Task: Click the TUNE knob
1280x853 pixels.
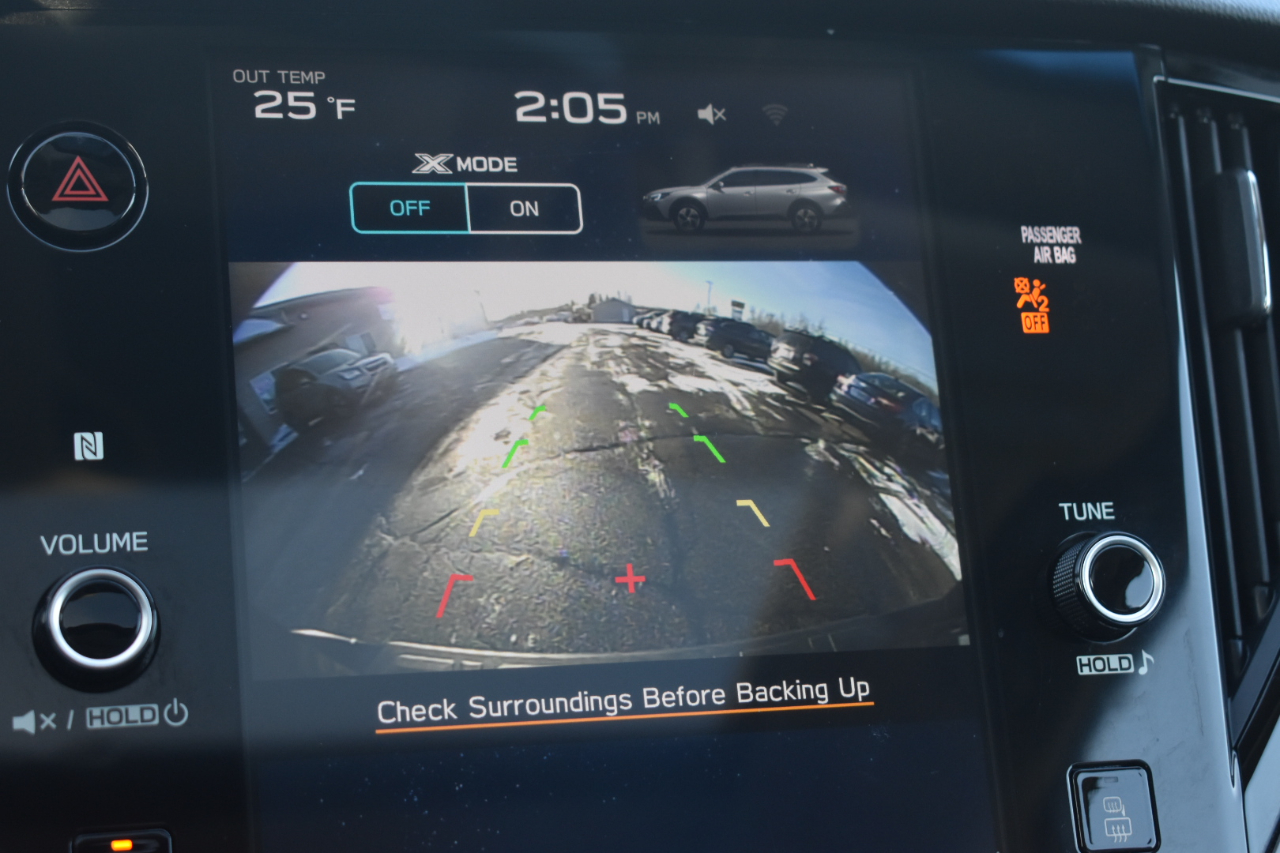Action: point(1111,580)
